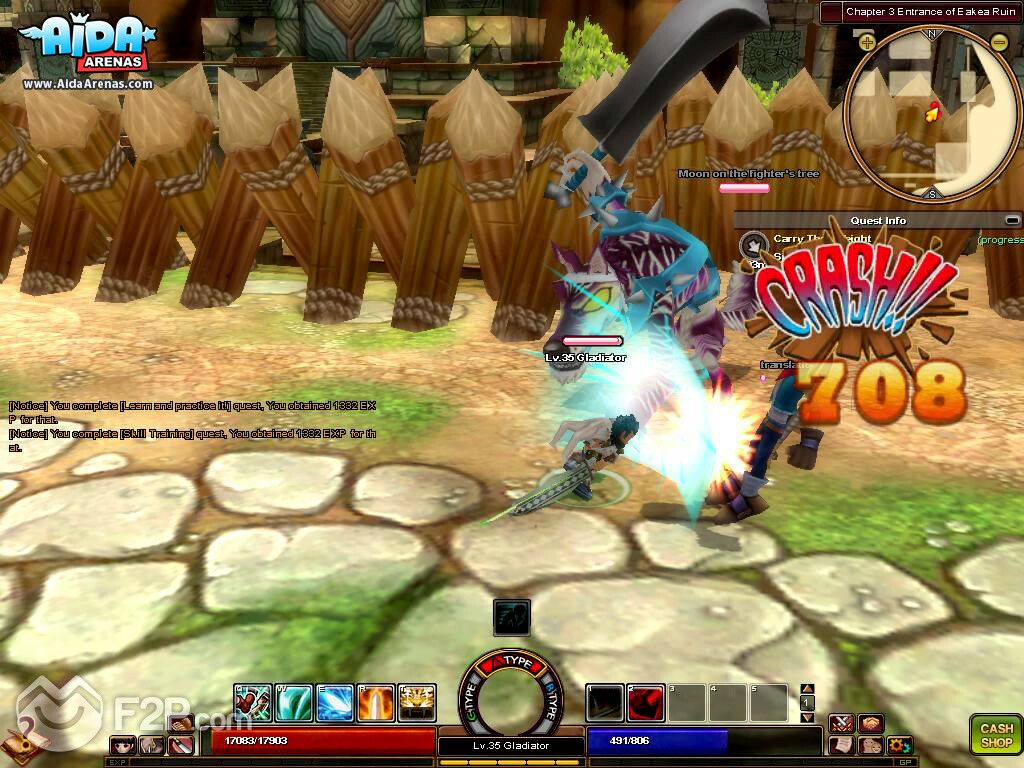1024x768 pixels.
Task: Open the crossed swords menu icon
Action: click(x=841, y=723)
